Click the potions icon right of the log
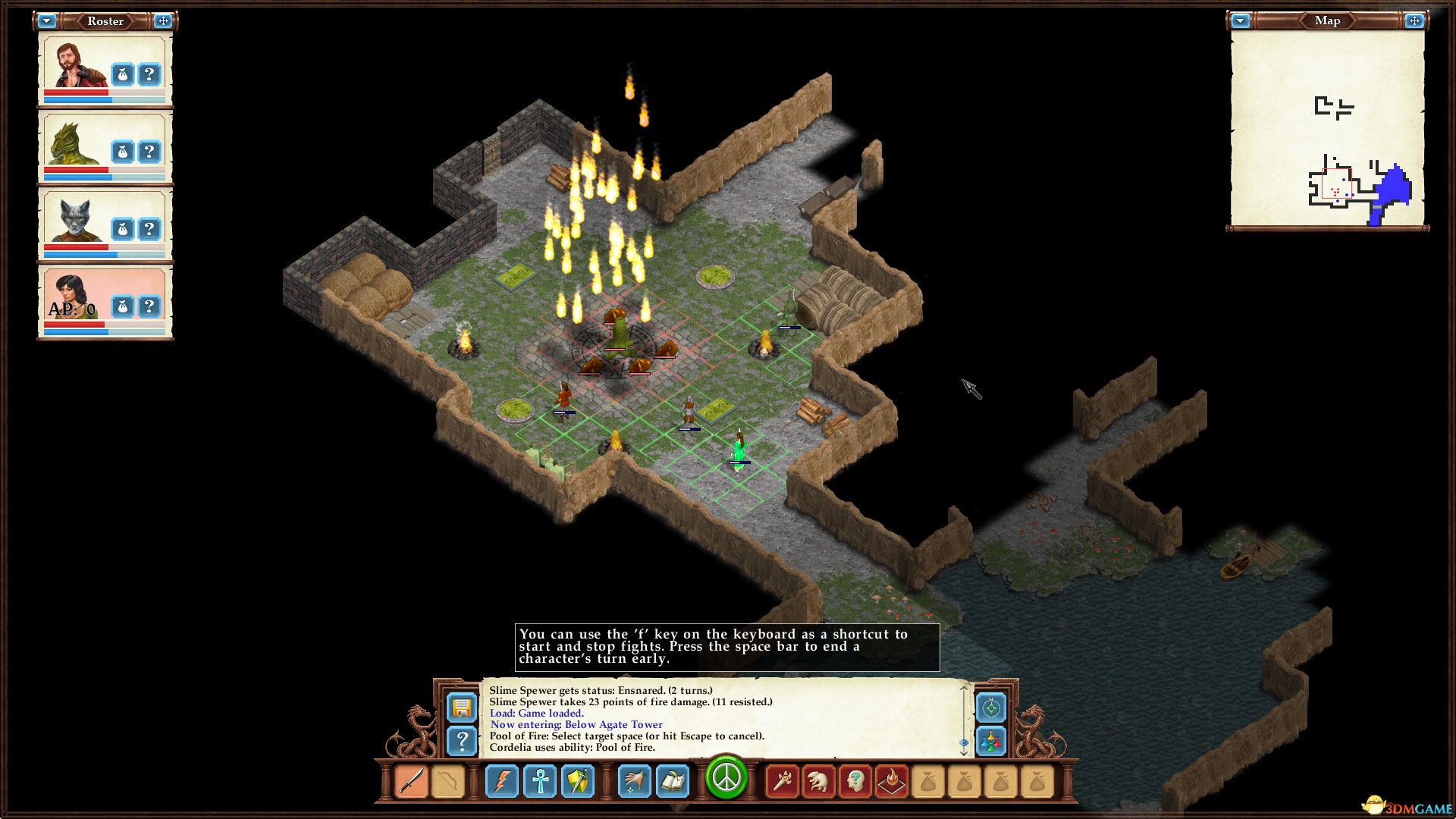 point(990,741)
